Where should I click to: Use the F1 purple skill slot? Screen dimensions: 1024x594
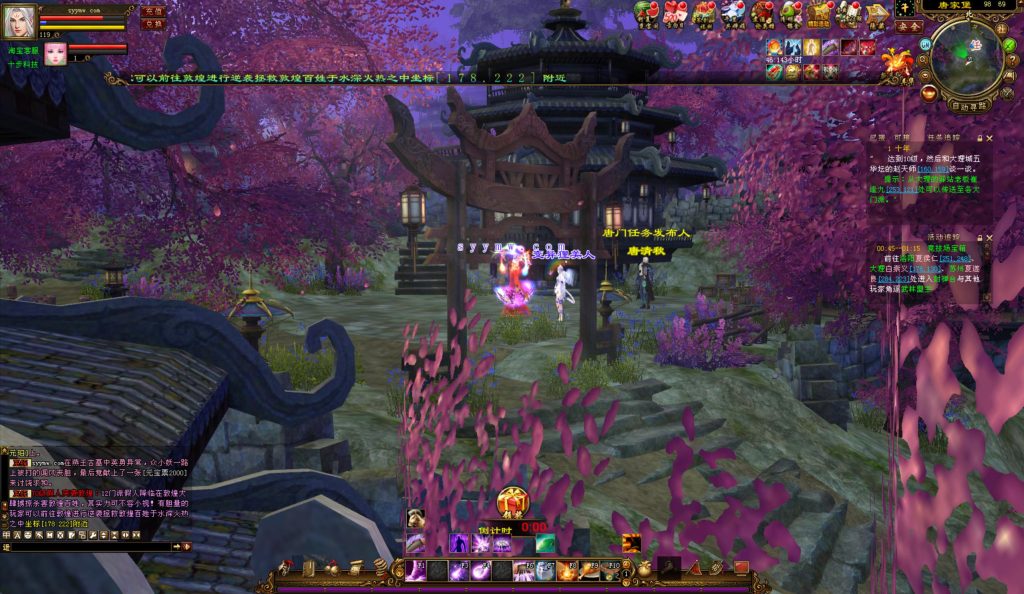414,570
